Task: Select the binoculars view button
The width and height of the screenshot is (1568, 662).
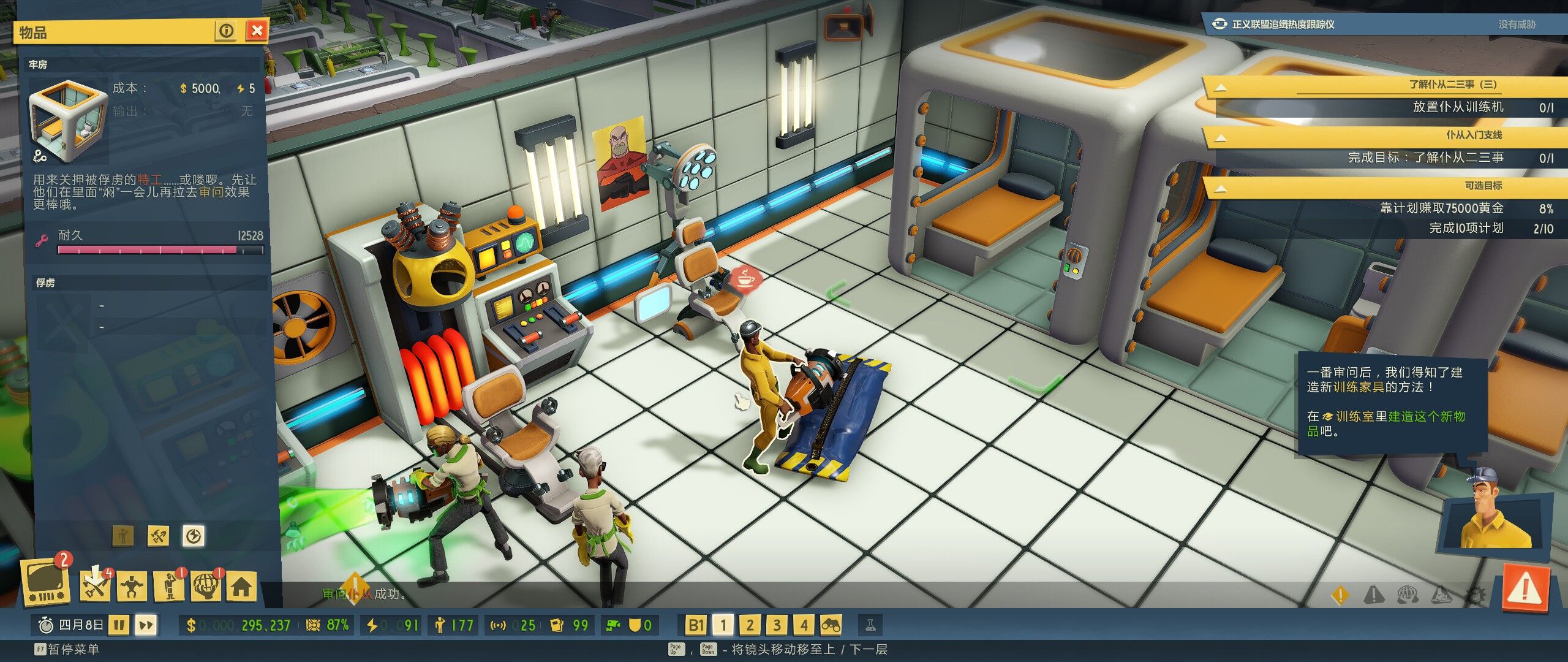Action: [x=831, y=625]
